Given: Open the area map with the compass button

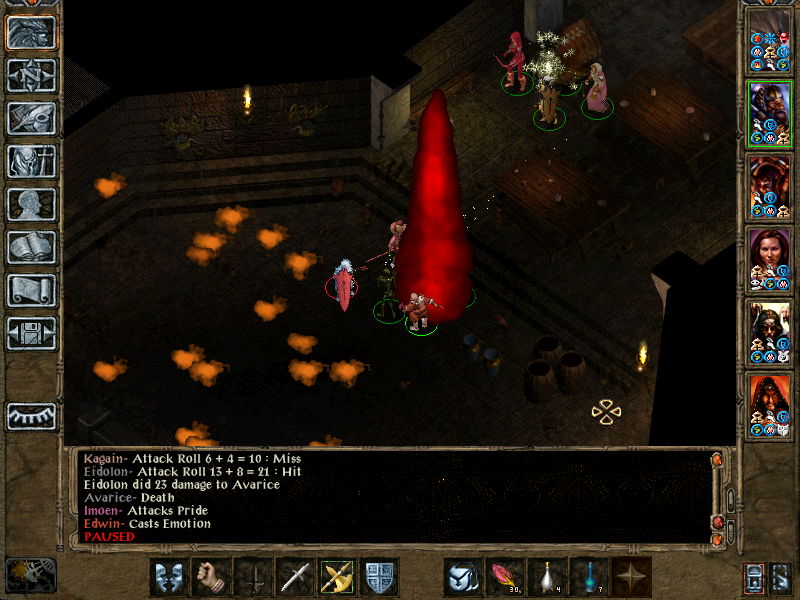Looking at the screenshot, I should [31, 75].
